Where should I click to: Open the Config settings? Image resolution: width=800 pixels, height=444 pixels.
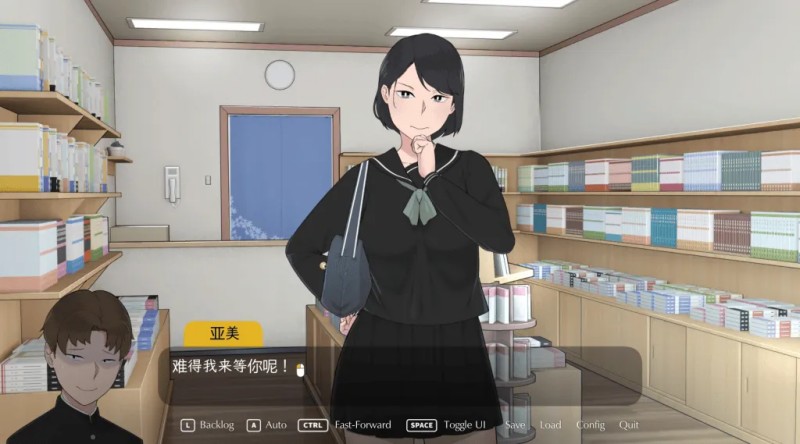click(590, 425)
